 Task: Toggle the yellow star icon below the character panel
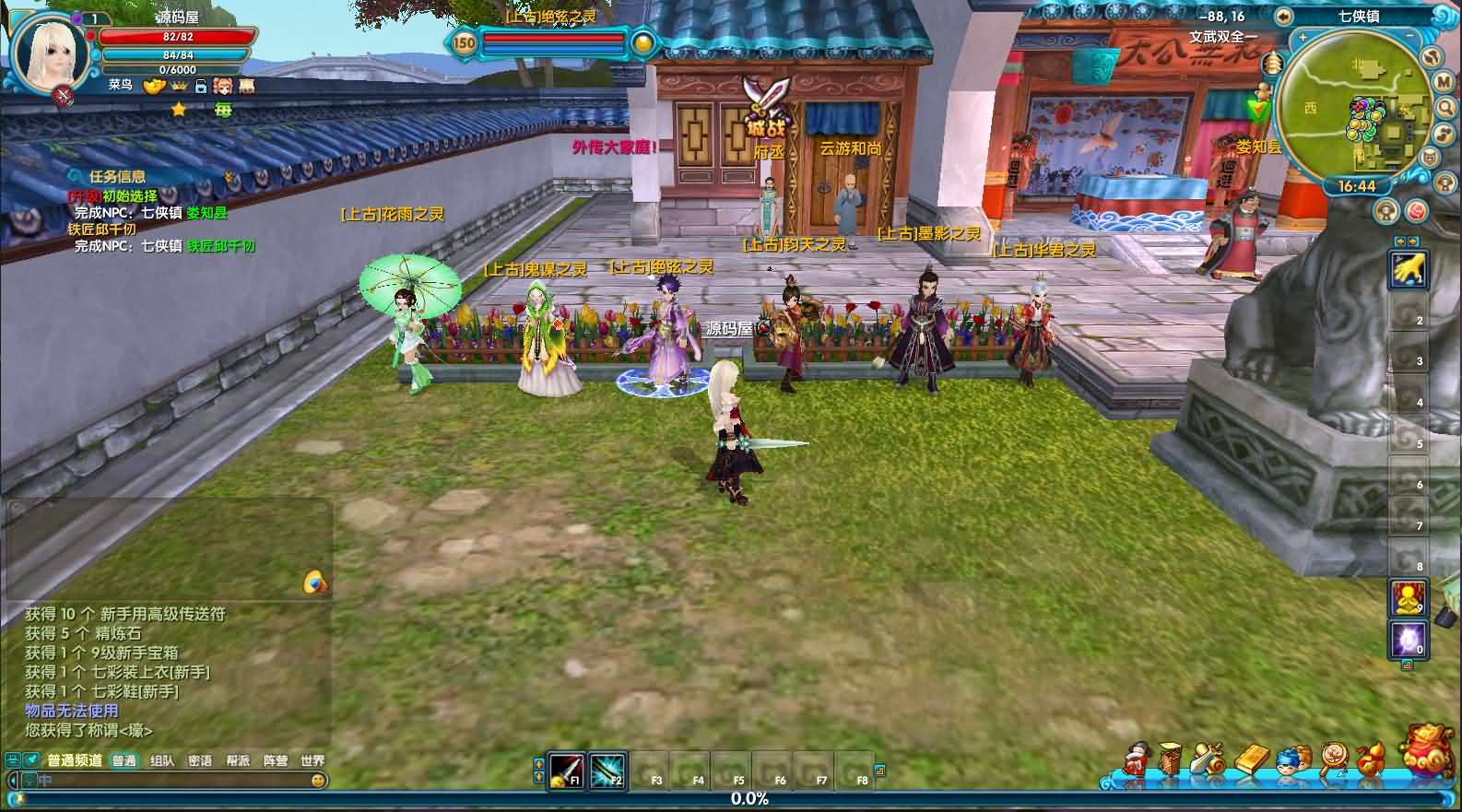pyautogui.click(x=179, y=109)
